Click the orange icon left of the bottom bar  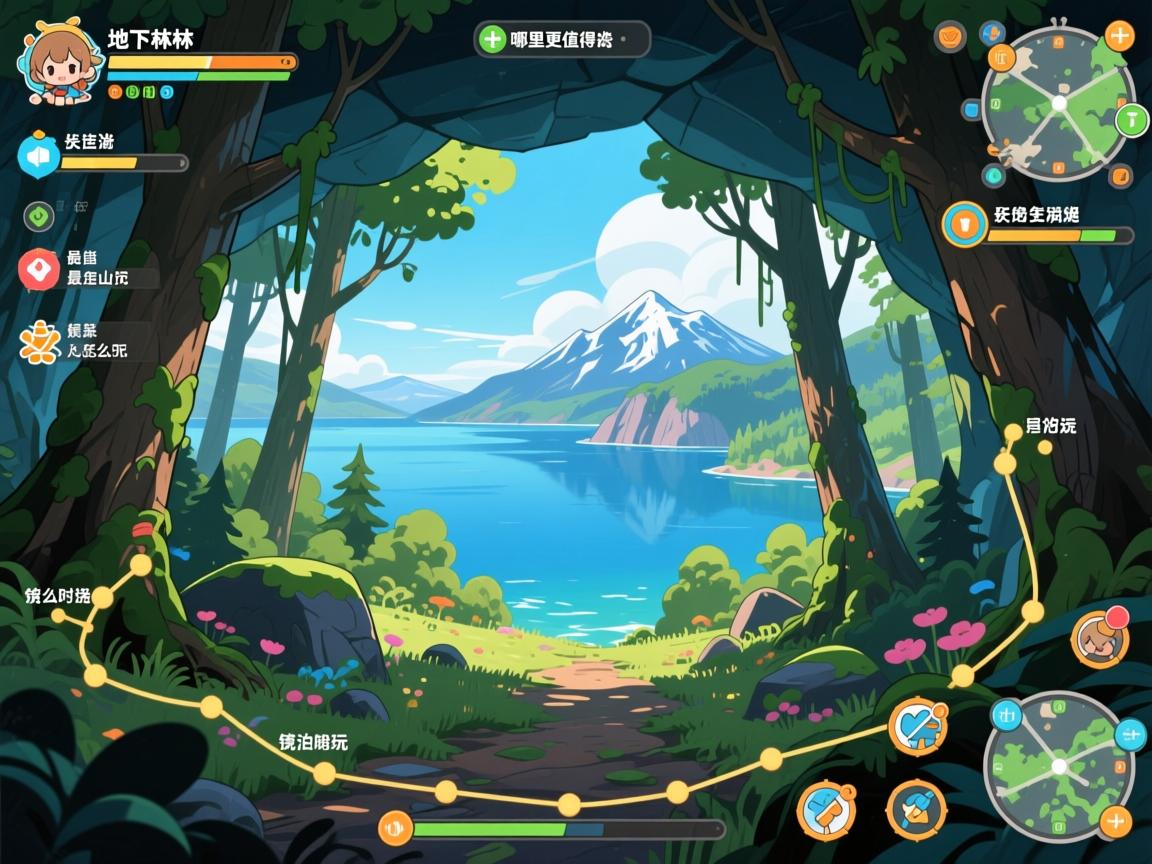396,828
